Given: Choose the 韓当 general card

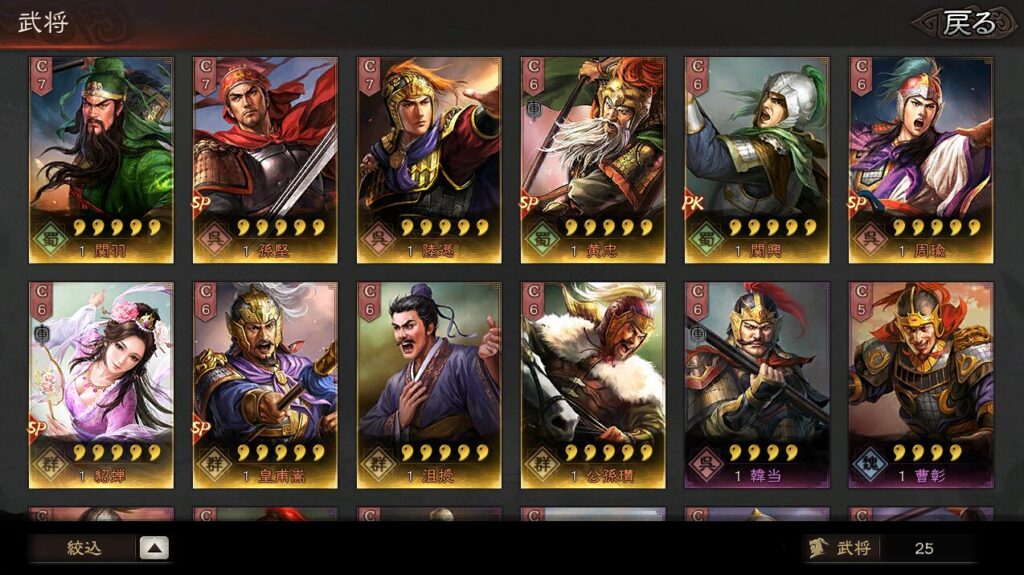Looking at the screenshot, I should click(x=757, y=385).
